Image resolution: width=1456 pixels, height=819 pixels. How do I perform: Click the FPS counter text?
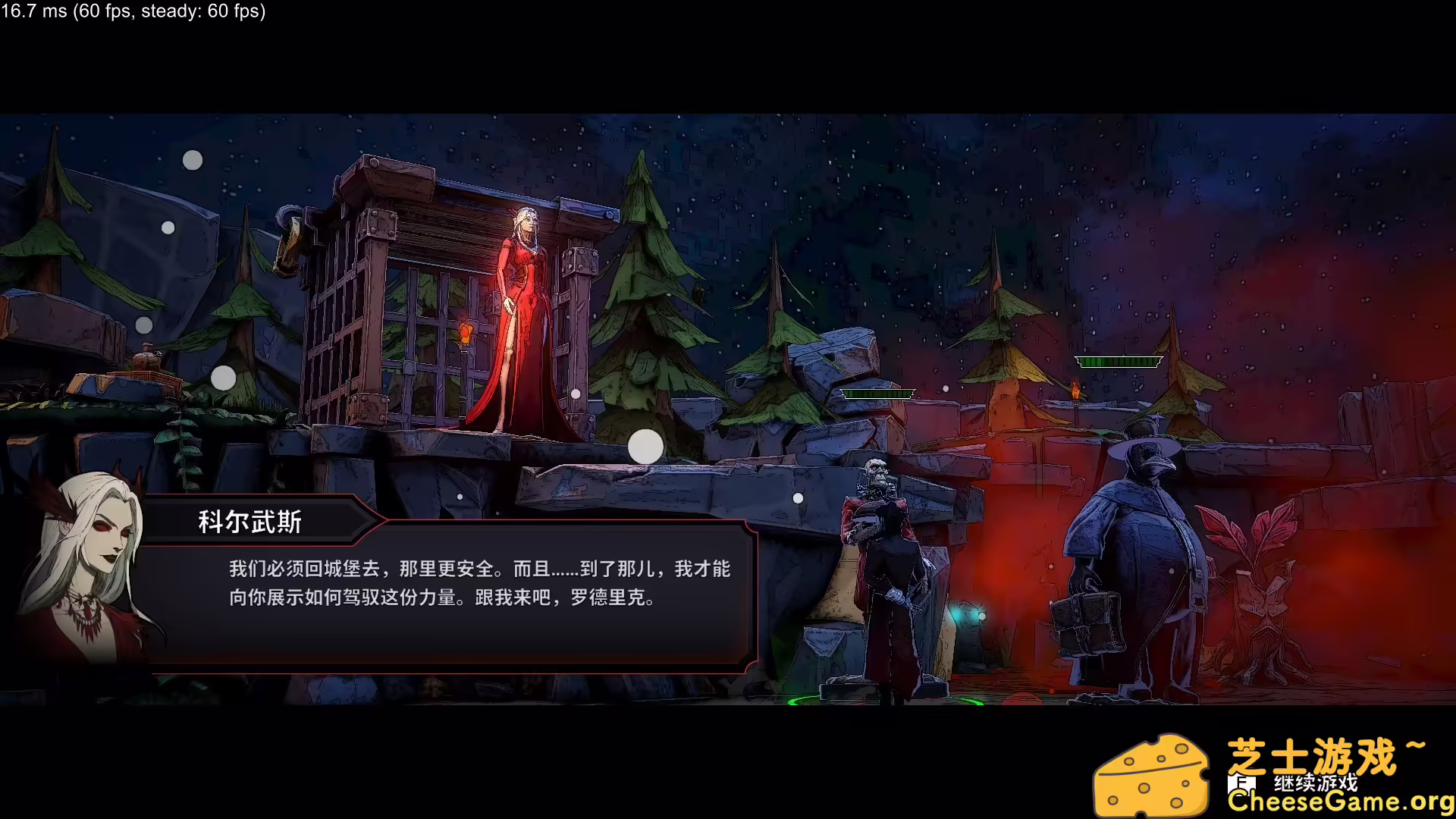point(133,12)
